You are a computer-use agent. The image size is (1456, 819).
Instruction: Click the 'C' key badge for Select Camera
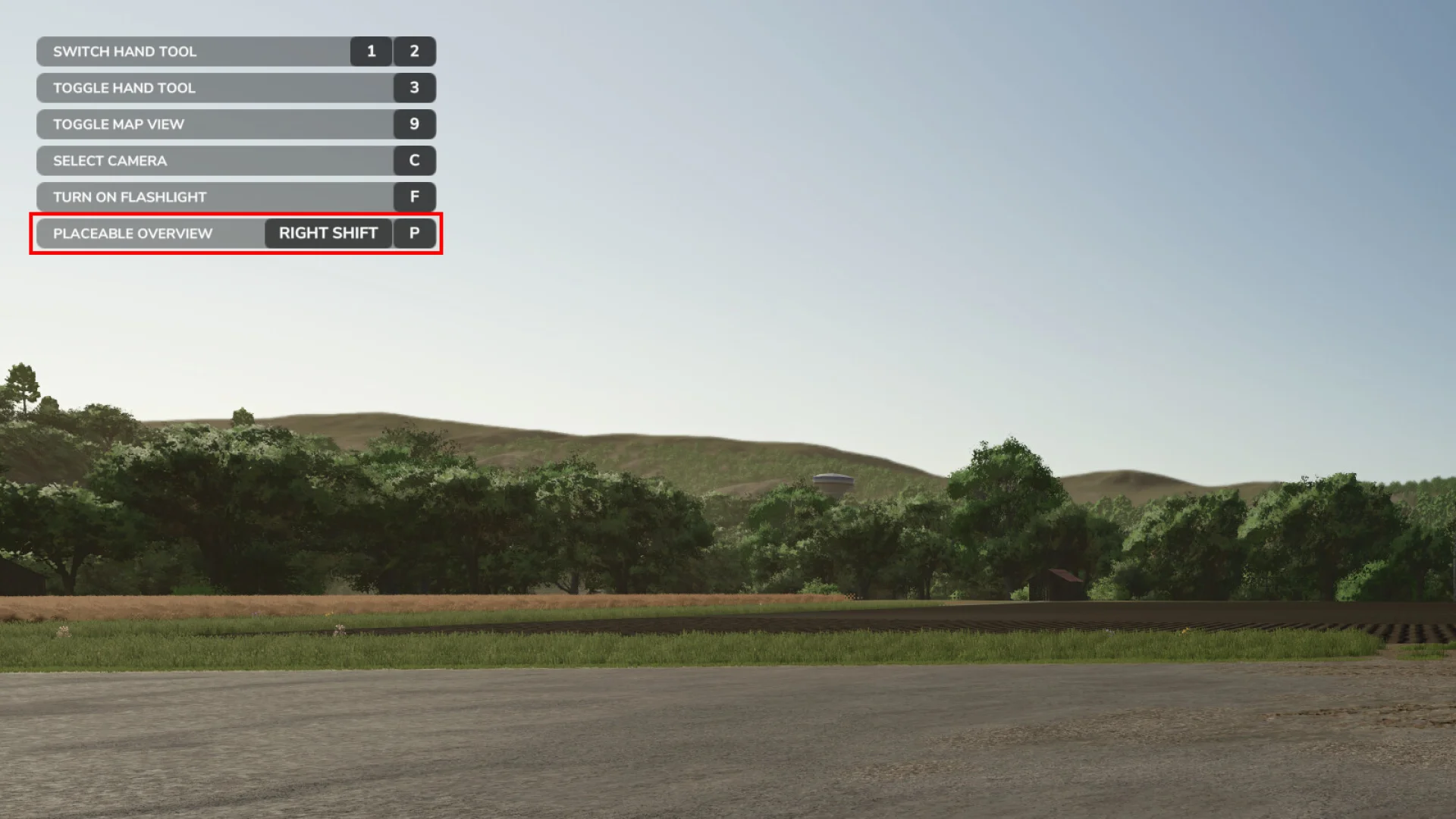[414, 161]
